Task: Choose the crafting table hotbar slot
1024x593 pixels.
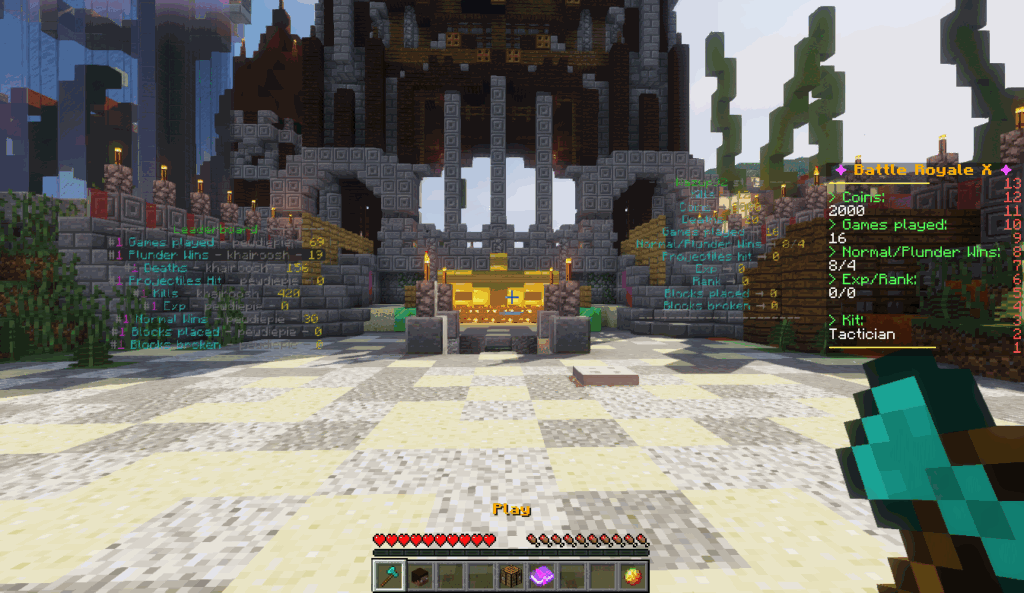Action: click(511, 576)
